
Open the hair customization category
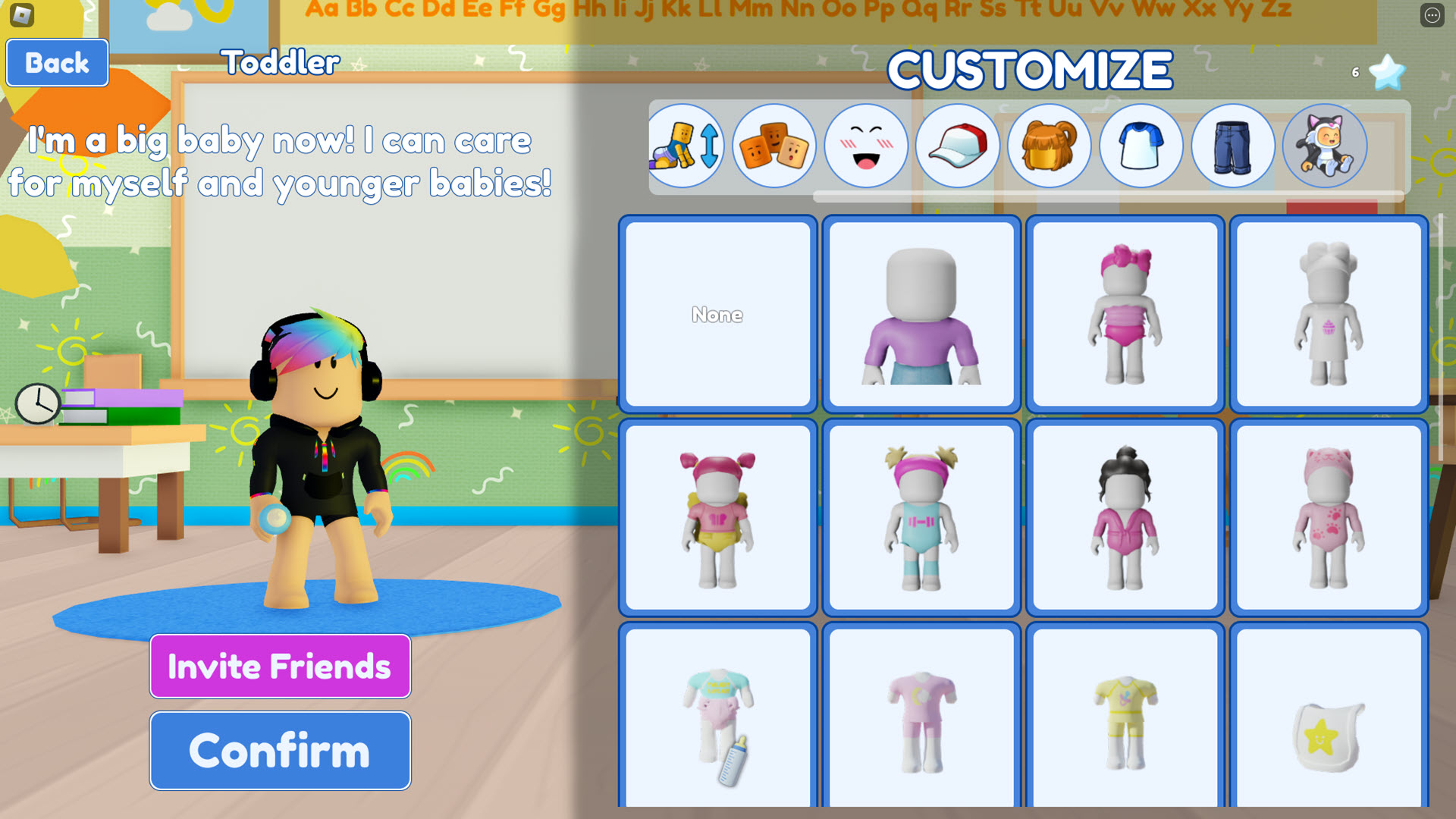(1050, 146)
